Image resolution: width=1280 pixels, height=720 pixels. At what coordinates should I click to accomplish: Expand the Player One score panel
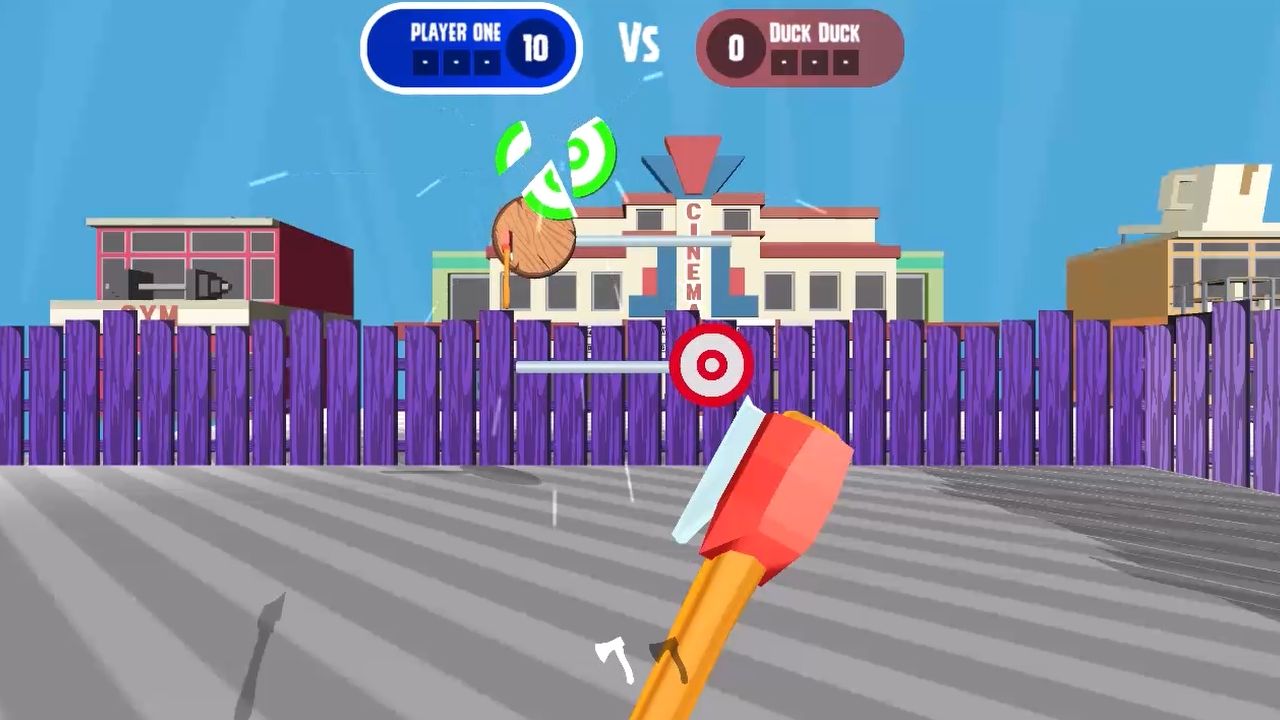coord(471,45)
